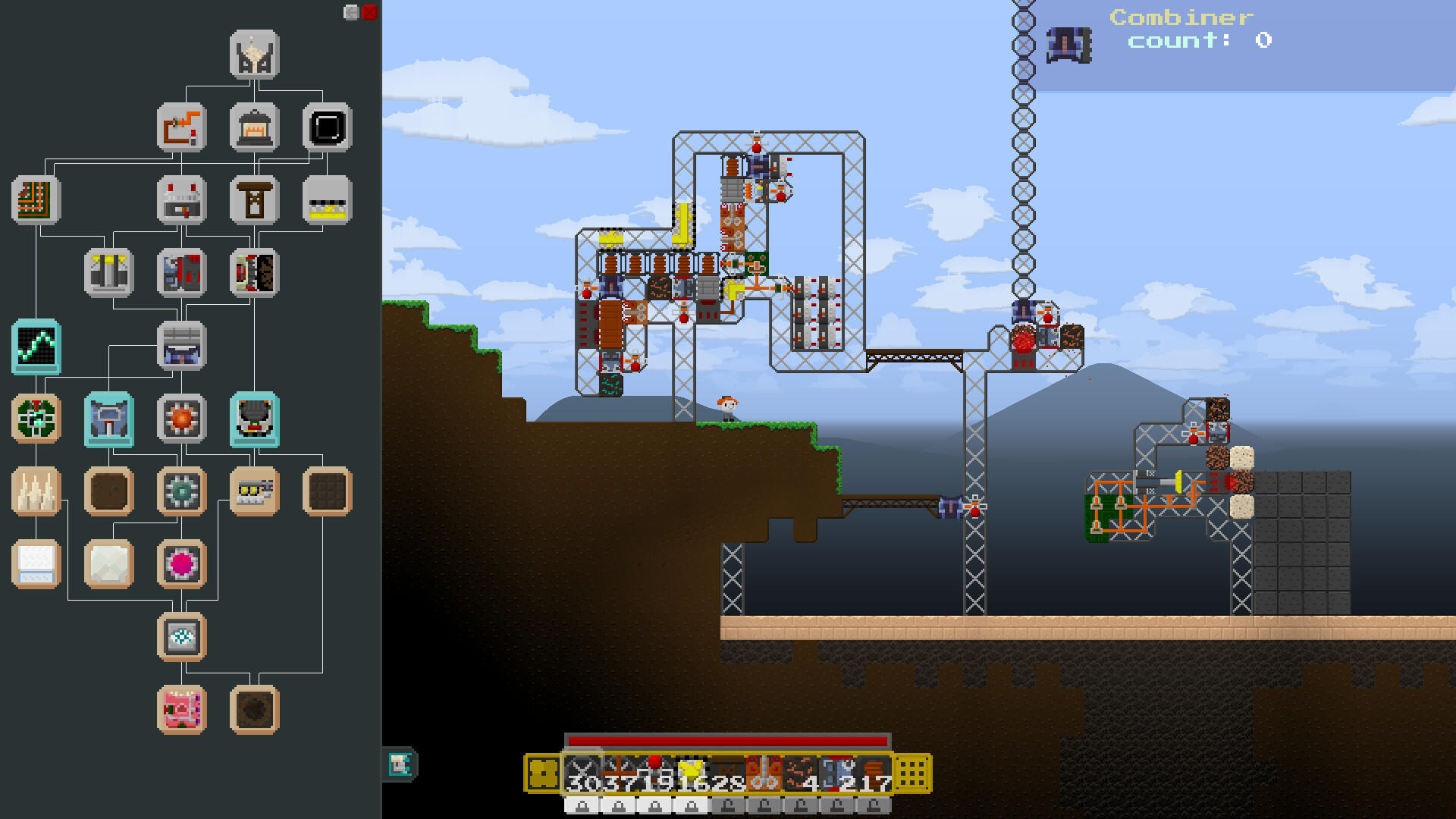Select the top sand funnel tech node
The image size is (1456, 819).
(x=254, y=55)
